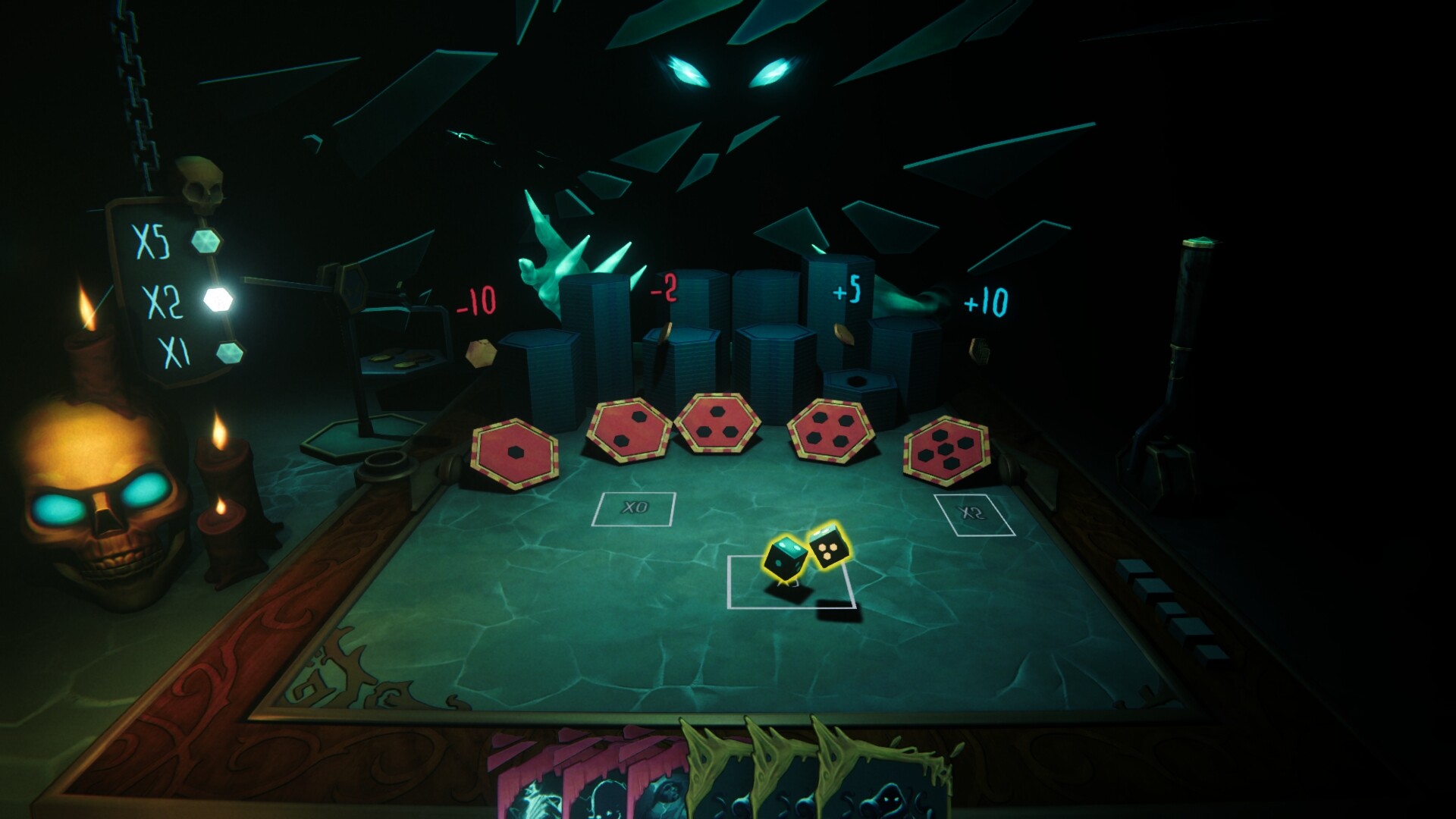The width and height of the screenshot is (1456, 819).
Task: Select the X1 multiplier hexagon
Action: (227, 353)
